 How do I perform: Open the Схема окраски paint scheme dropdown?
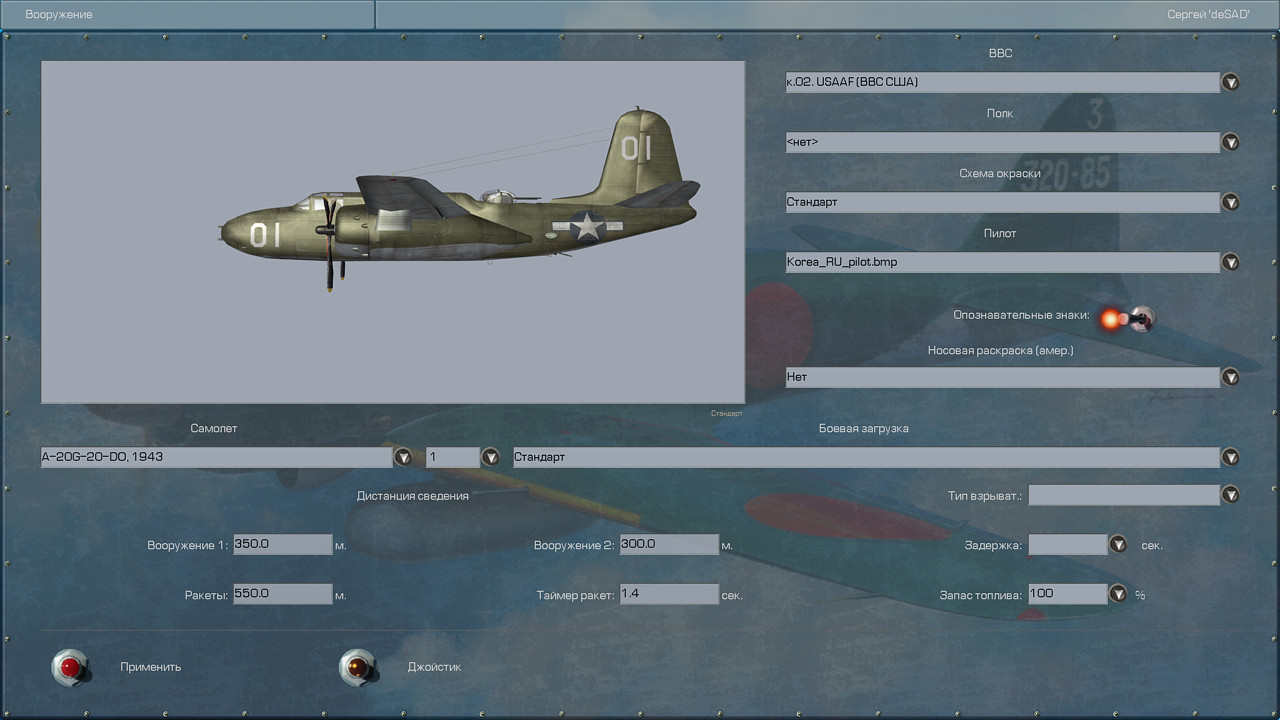(x=1230, y=202)
